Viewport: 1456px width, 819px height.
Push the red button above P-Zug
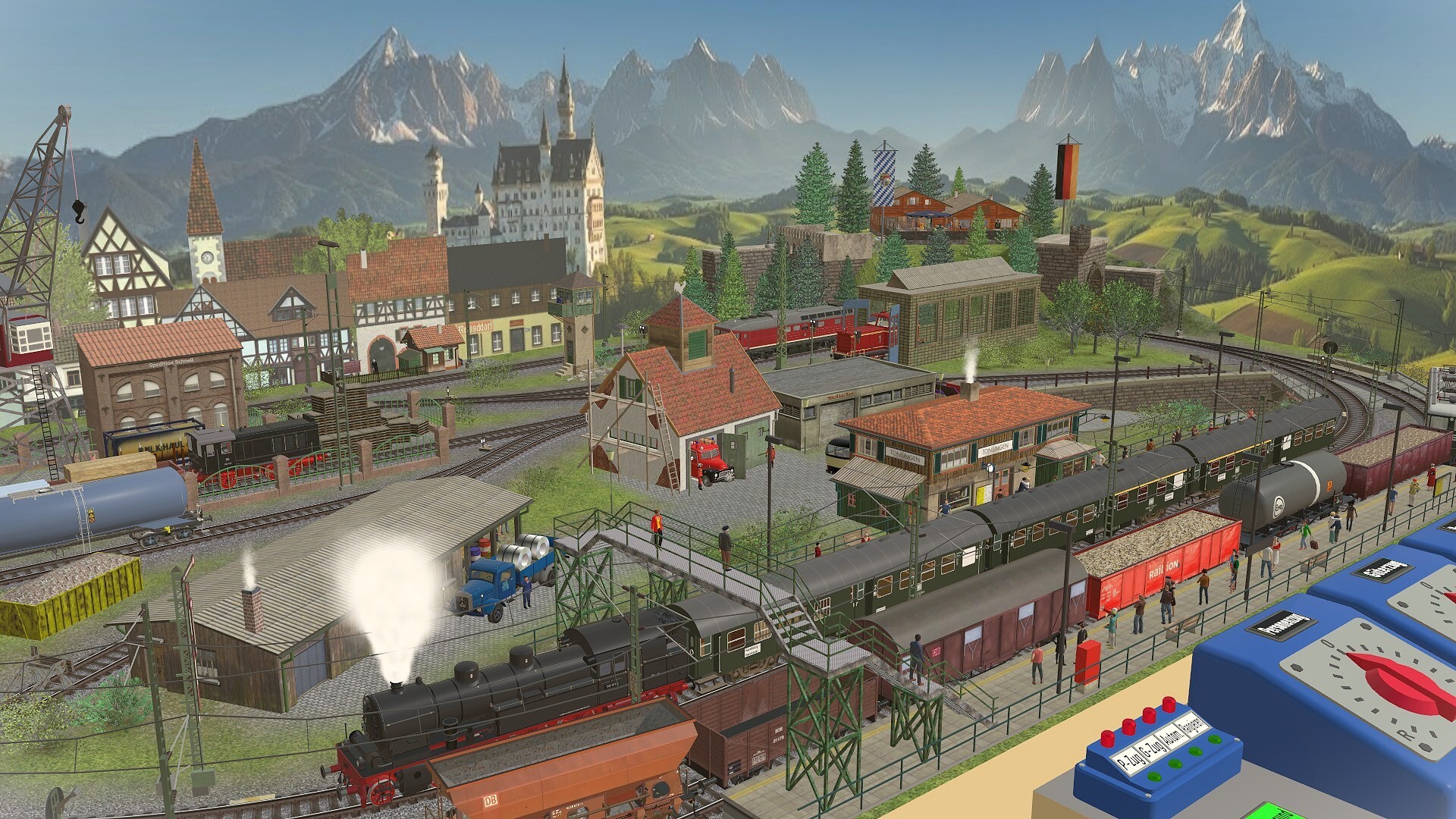pos(1109,736)
